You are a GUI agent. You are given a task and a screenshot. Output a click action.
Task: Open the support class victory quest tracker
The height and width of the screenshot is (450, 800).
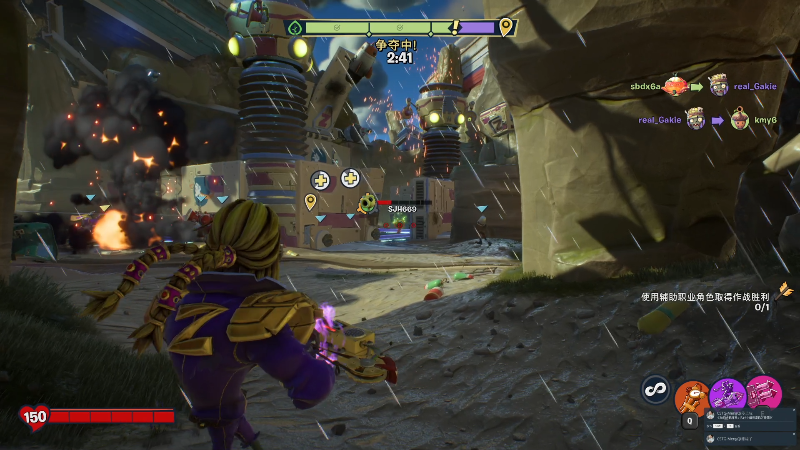pos(705,301)
